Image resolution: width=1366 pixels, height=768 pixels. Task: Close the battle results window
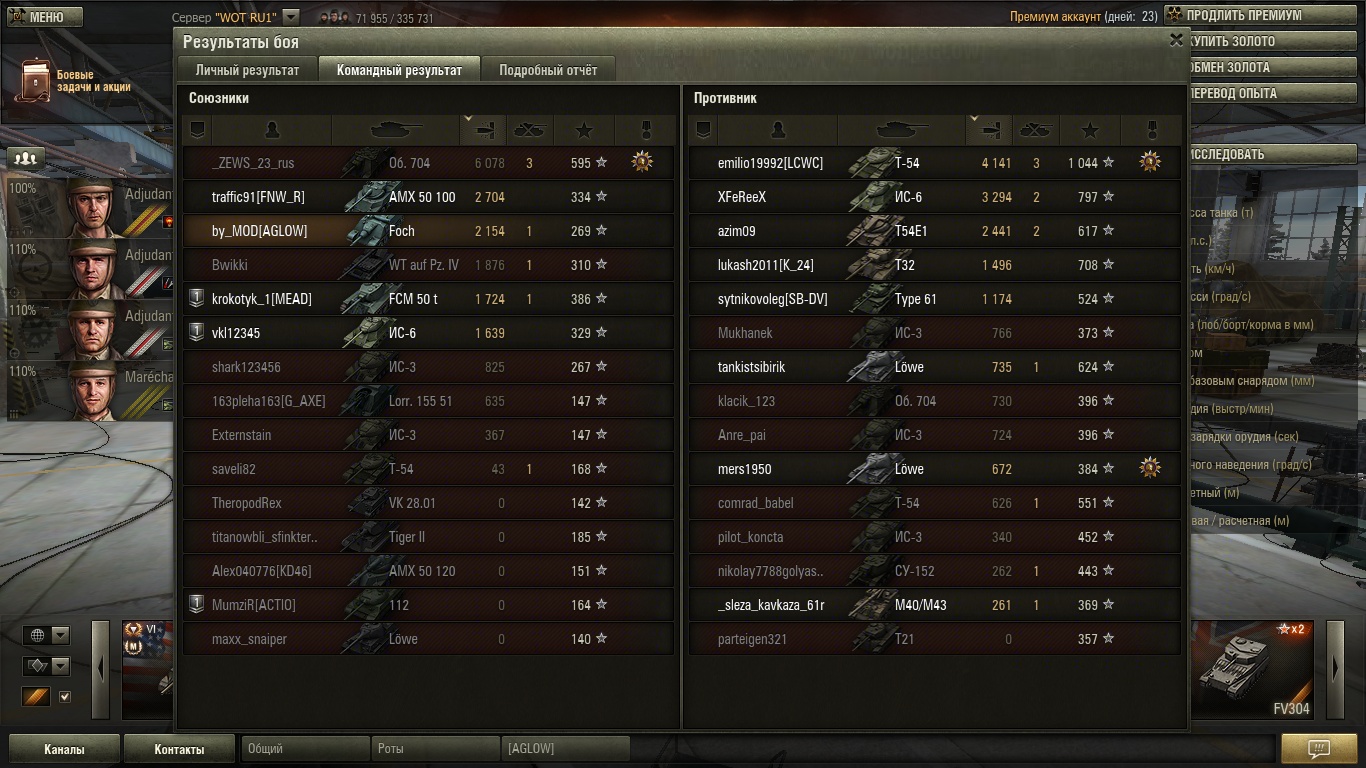1176,40
